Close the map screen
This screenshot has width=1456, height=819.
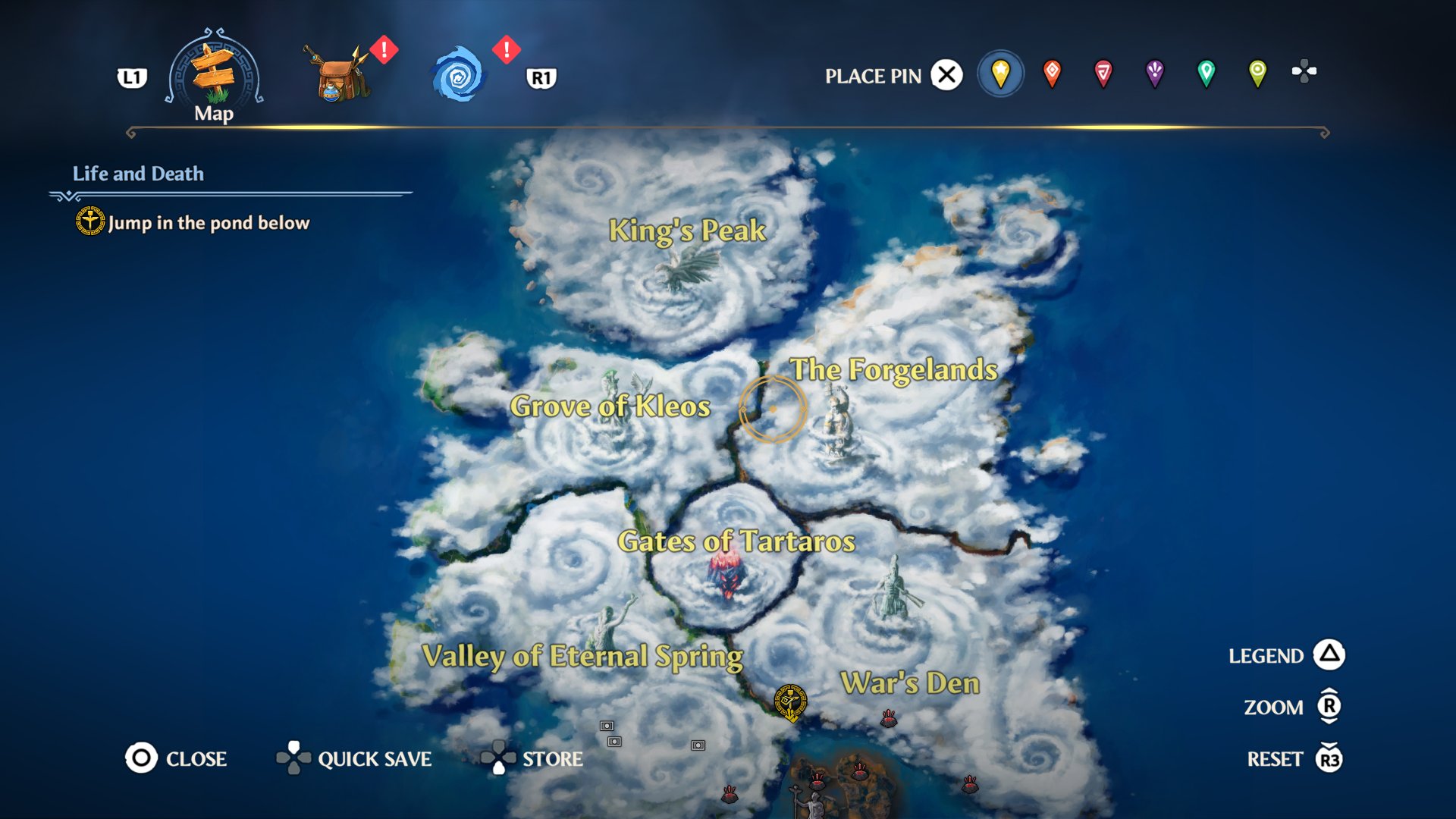click(176, 758)
